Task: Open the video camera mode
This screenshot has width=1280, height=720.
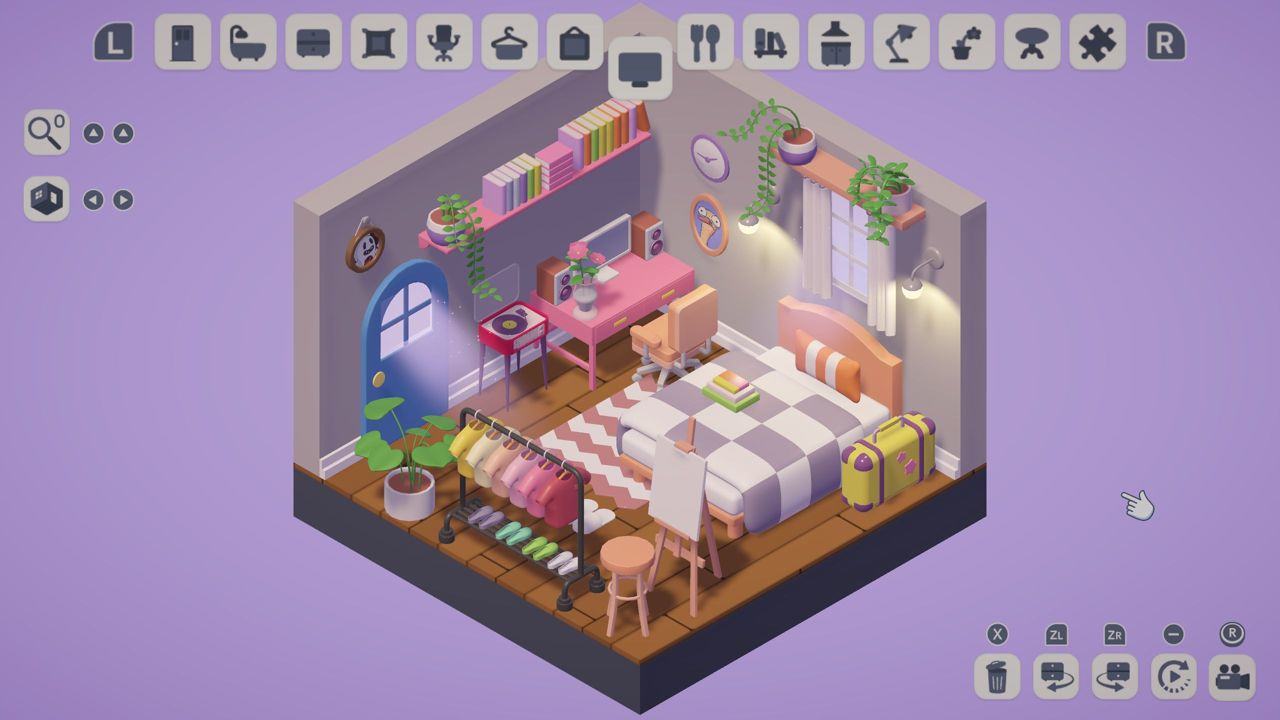Action: (x=1232, y=677)
